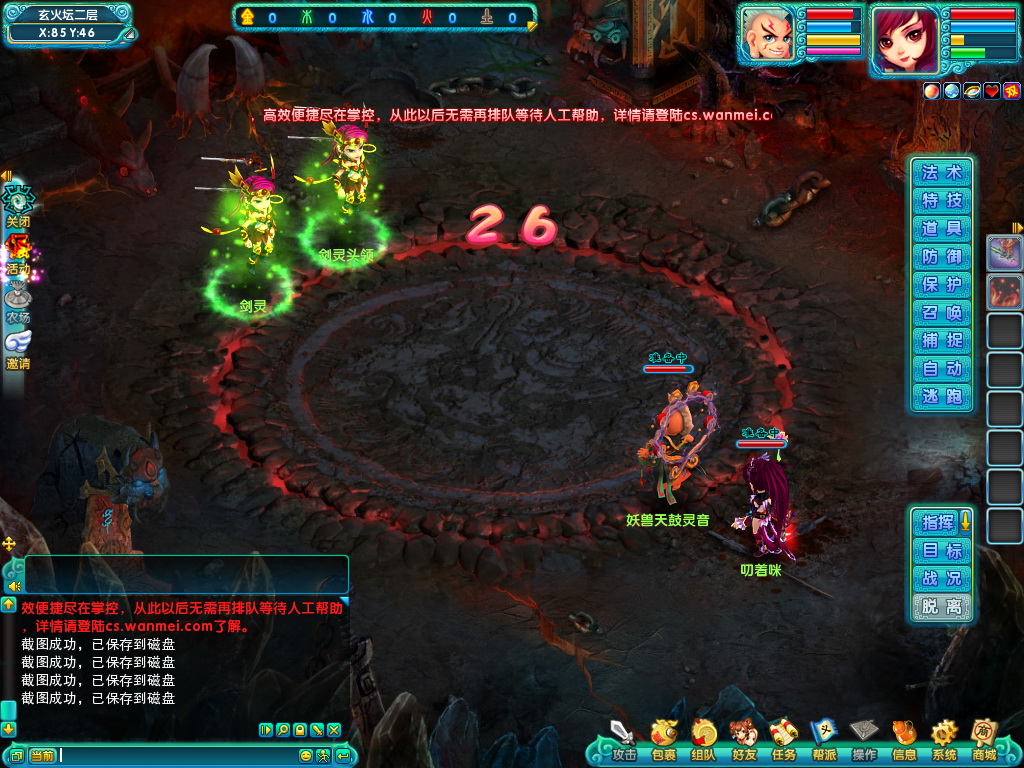Show the 战况 battle status
The image size is (1024, 768).
(941, 578)
